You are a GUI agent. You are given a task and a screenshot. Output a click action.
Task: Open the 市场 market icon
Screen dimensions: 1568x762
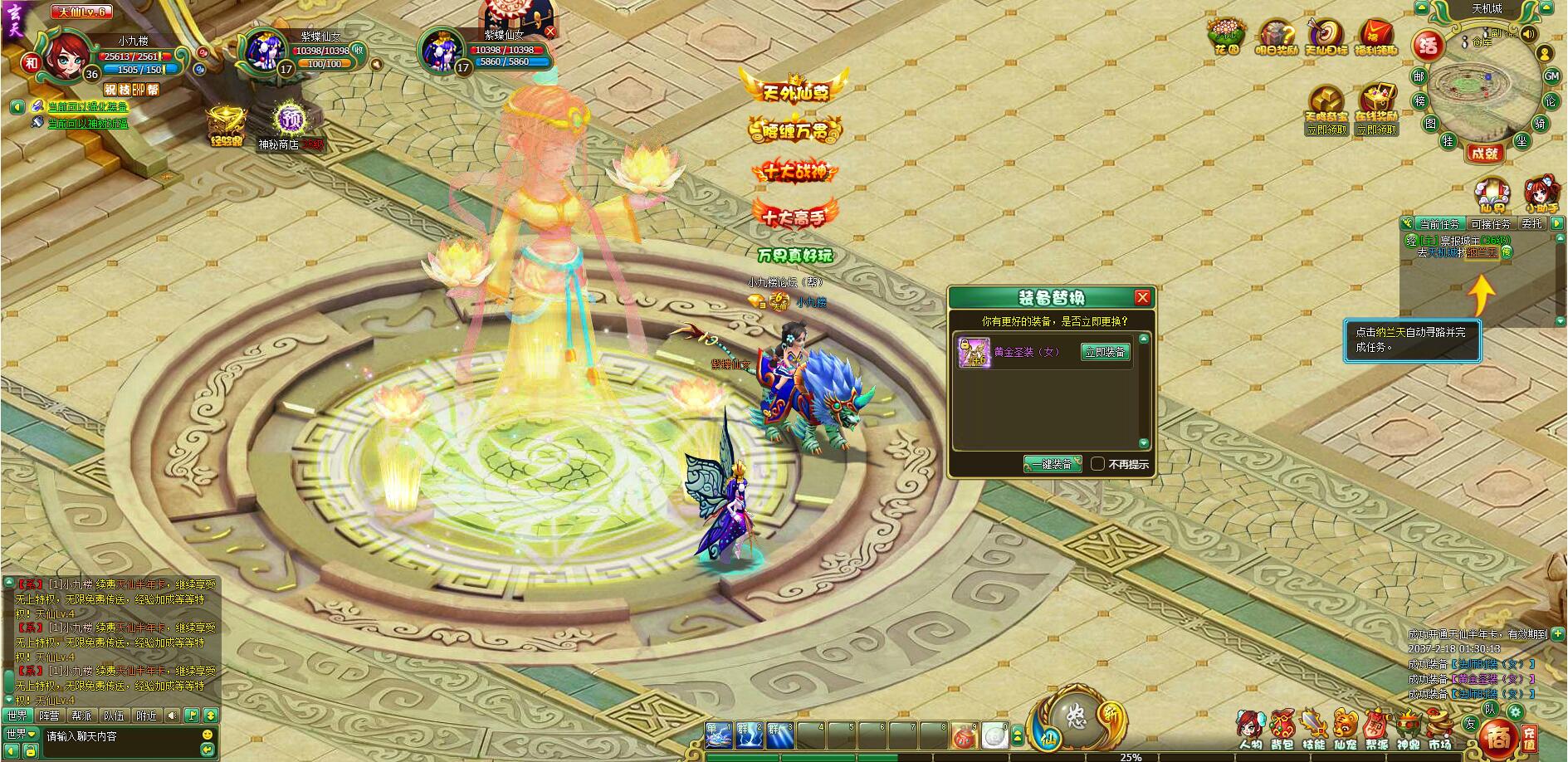click(x=1439, y=728)
